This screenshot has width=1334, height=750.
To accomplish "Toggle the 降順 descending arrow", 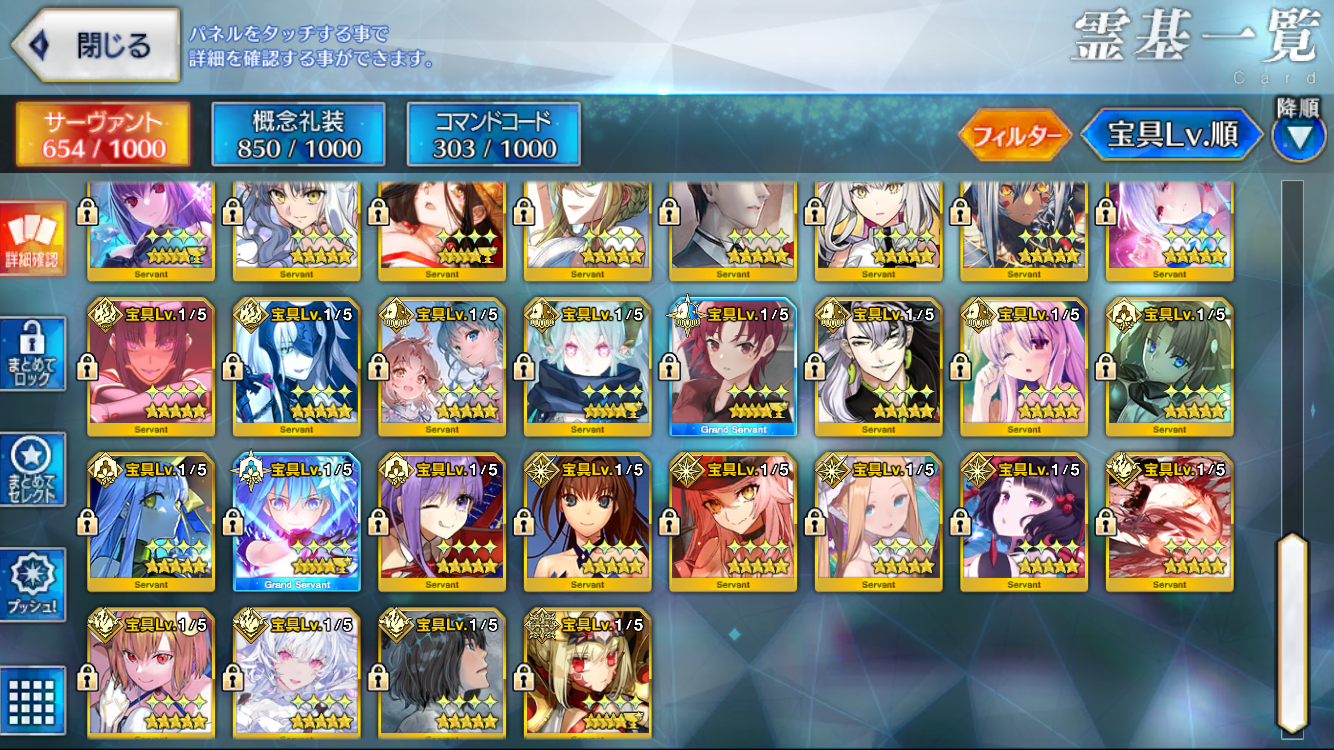I will click(x=1298, y=137).
